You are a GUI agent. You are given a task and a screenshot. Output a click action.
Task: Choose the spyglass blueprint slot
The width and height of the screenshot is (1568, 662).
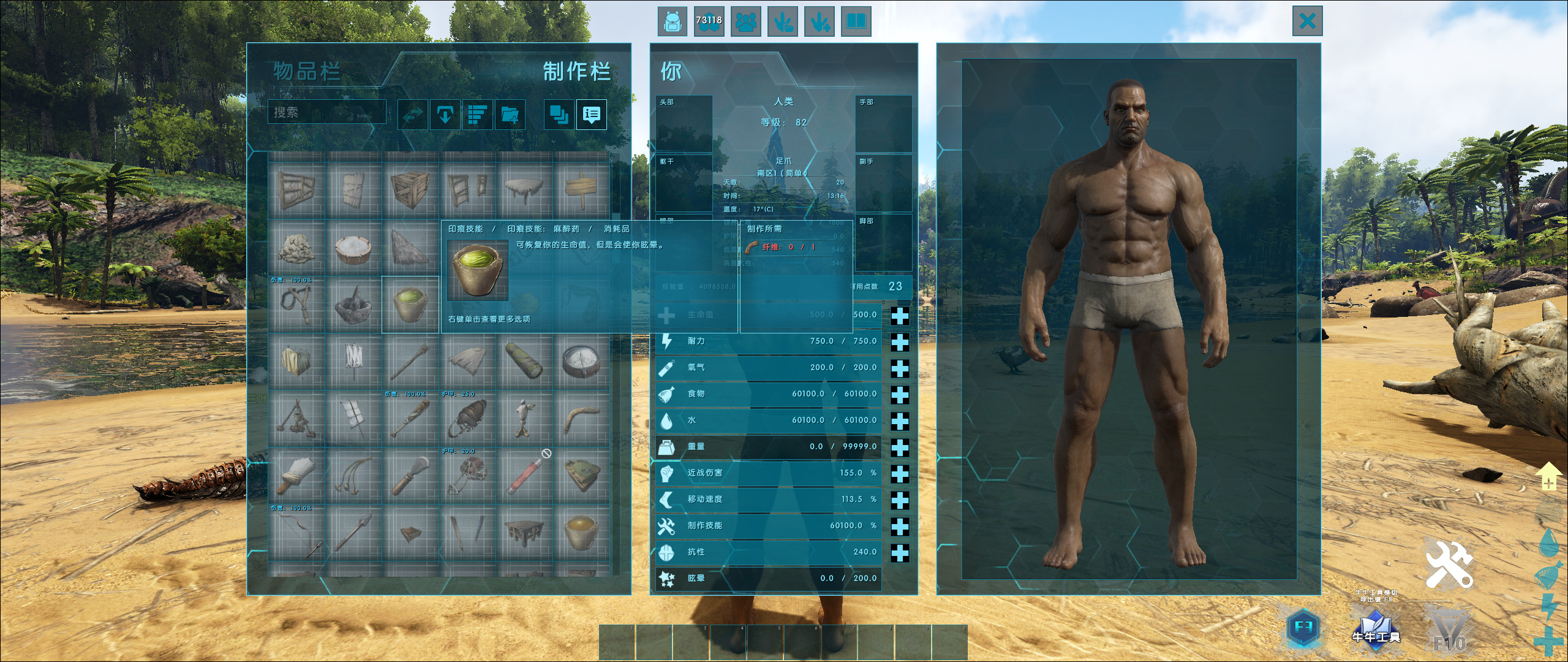(524, 362)
